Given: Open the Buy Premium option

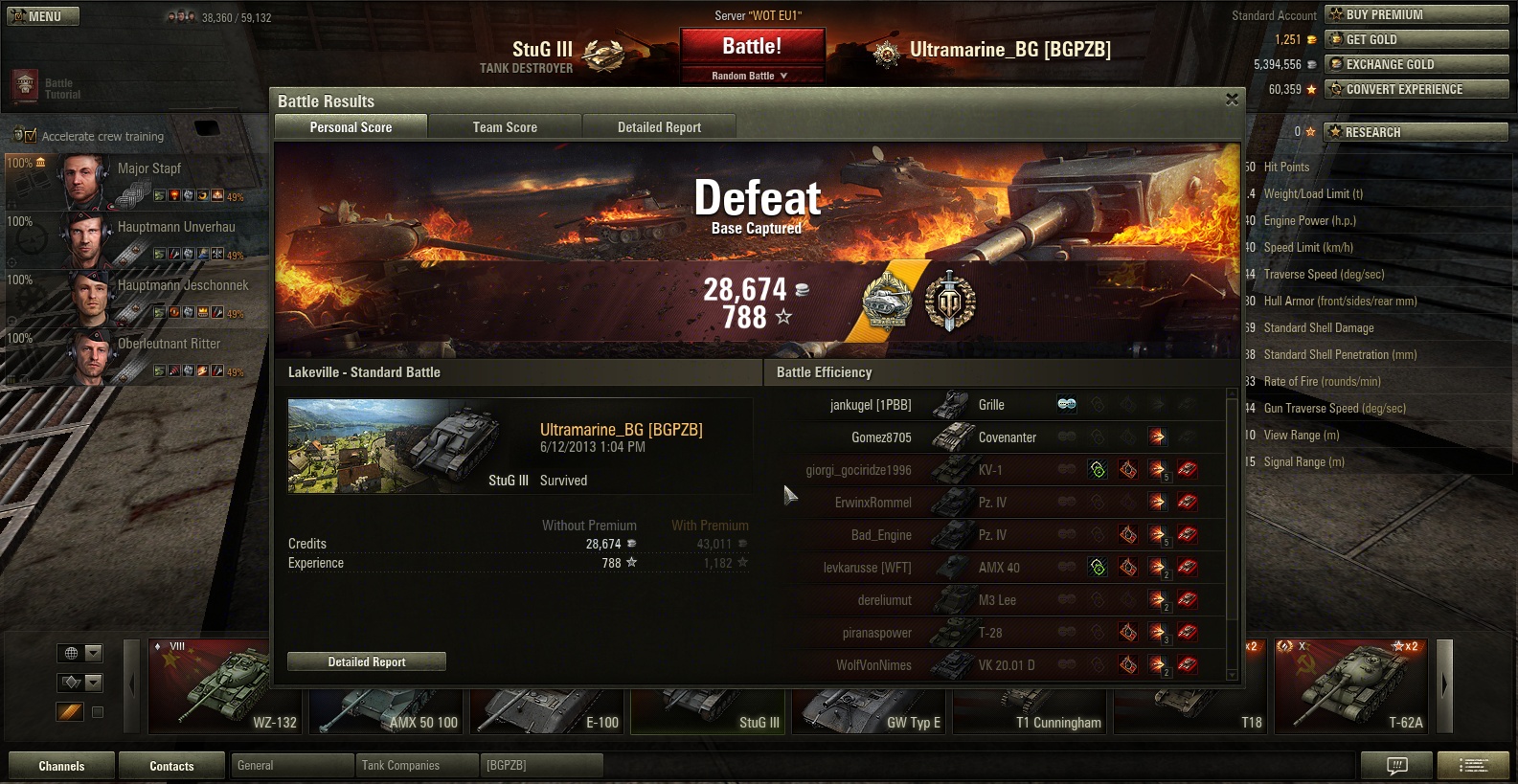Looking at the screenshot, I should (1416, 14).
